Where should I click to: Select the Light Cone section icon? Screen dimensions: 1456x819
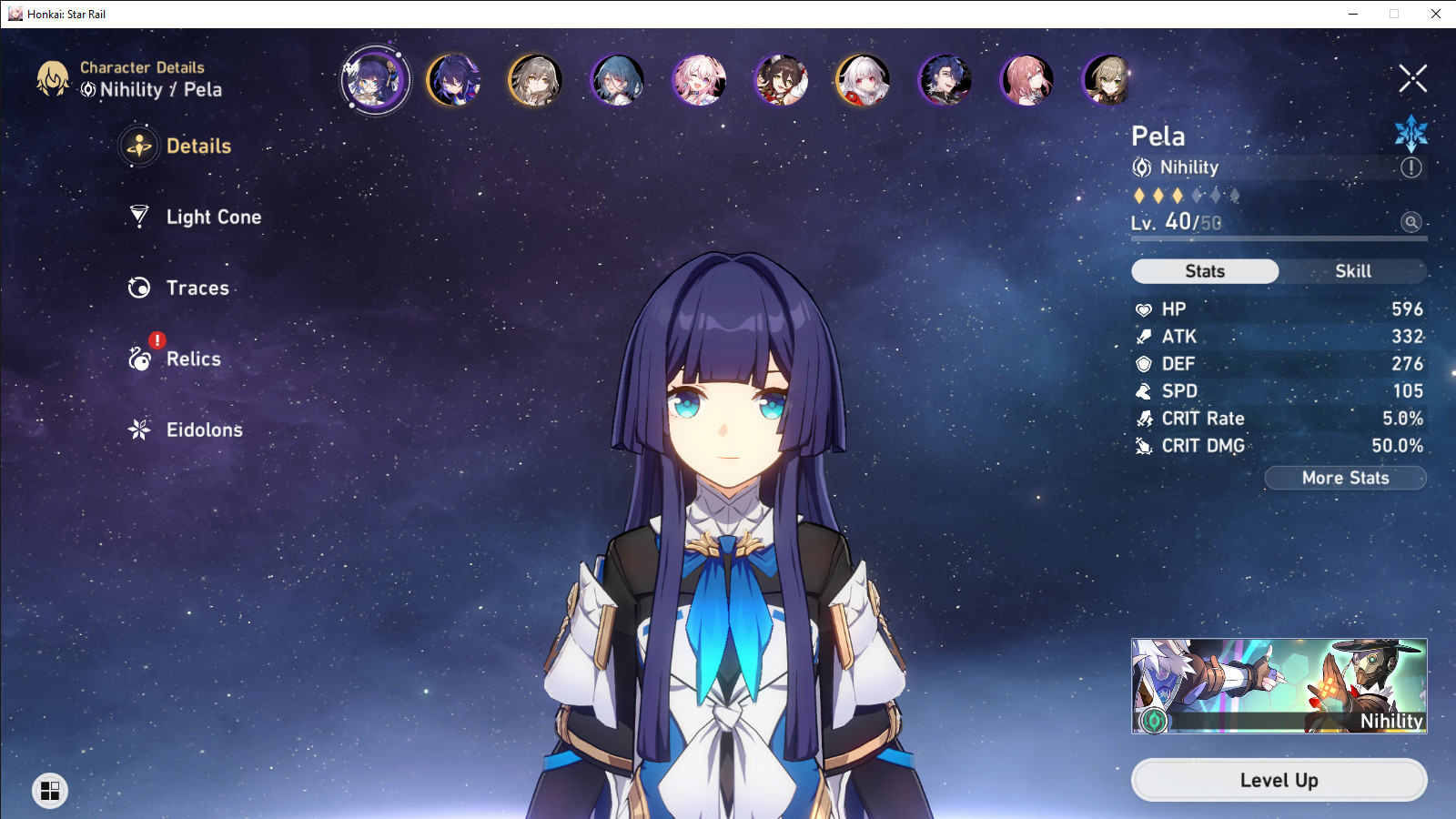(x=138, y=217)
